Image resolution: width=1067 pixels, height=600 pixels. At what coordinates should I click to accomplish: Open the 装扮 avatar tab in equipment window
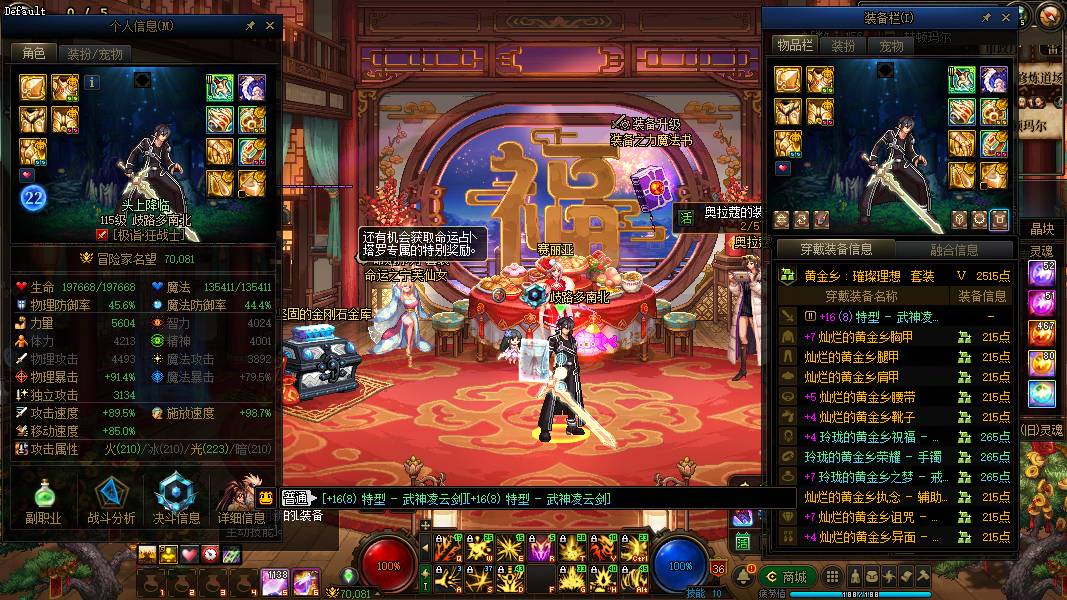pyautogui.click(x=844, y=46)
